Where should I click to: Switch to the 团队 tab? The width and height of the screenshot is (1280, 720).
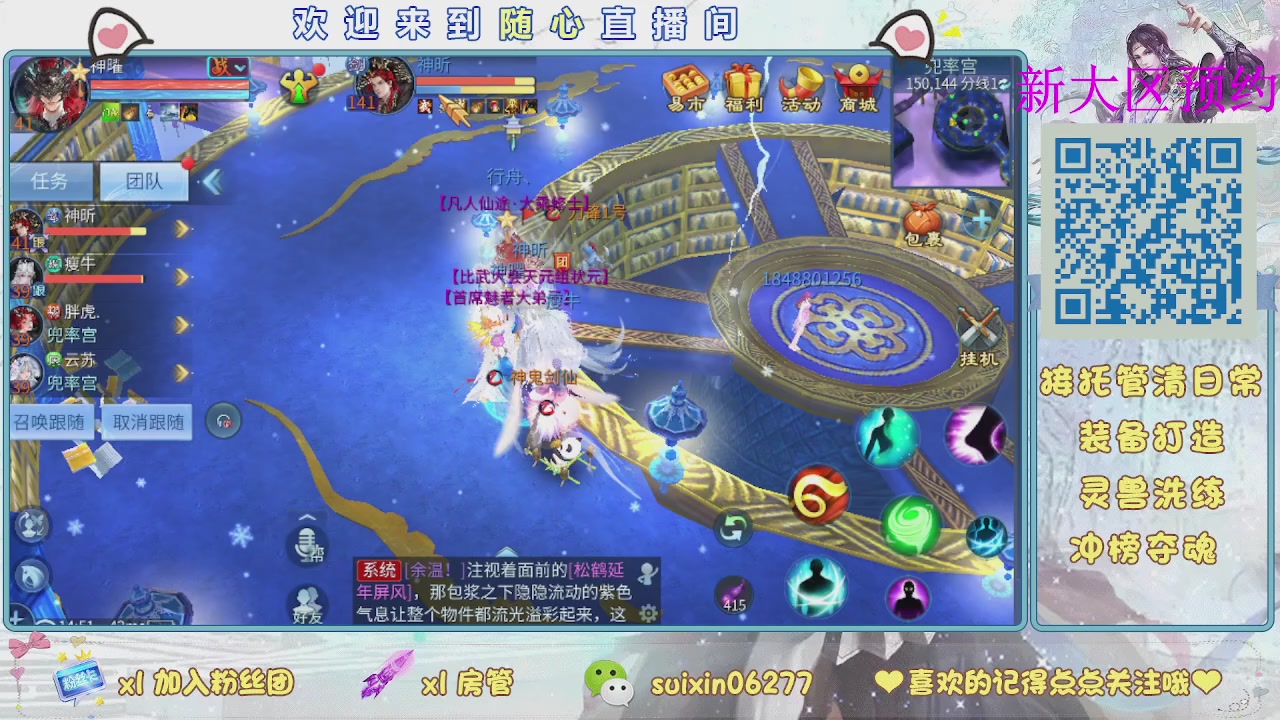coord(145,180)
